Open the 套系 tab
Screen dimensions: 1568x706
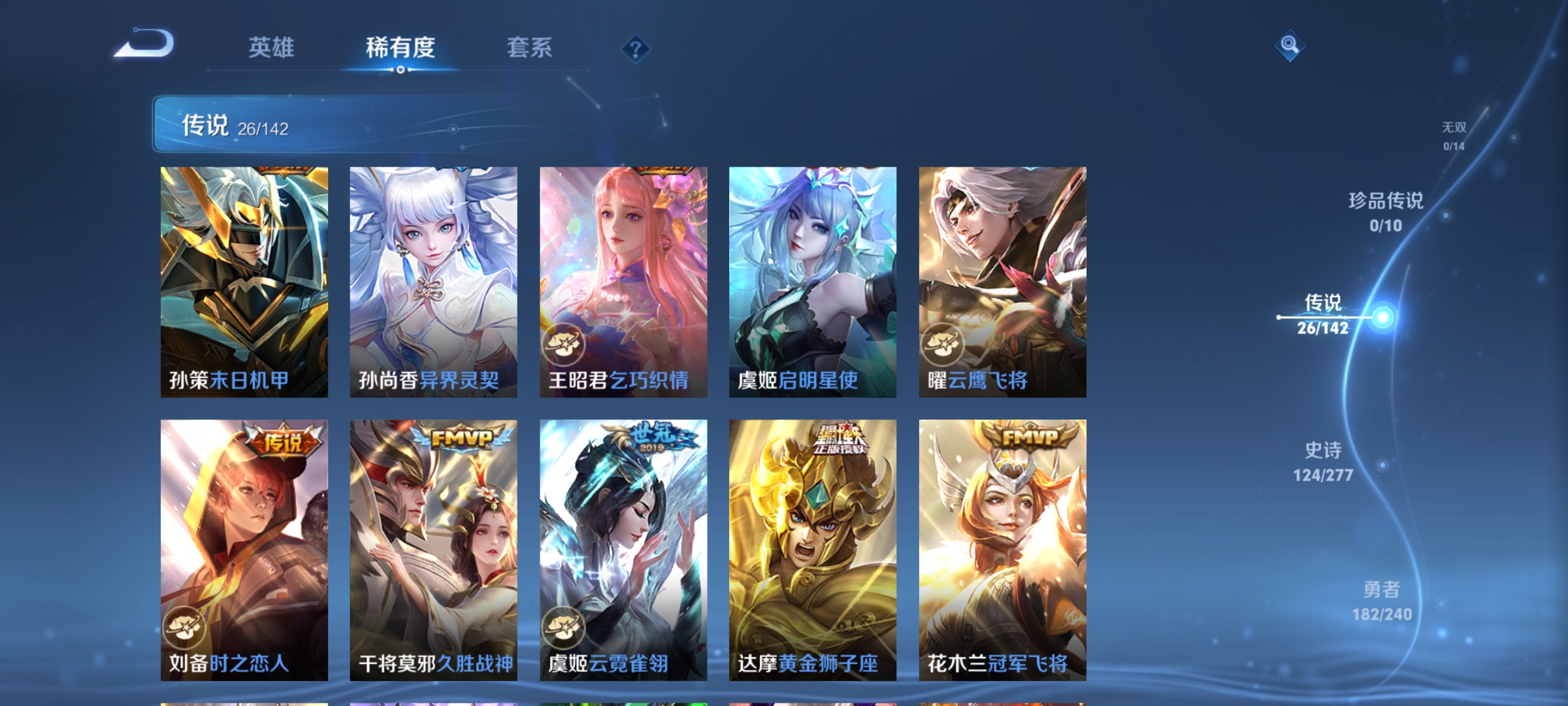pos(529,47)
